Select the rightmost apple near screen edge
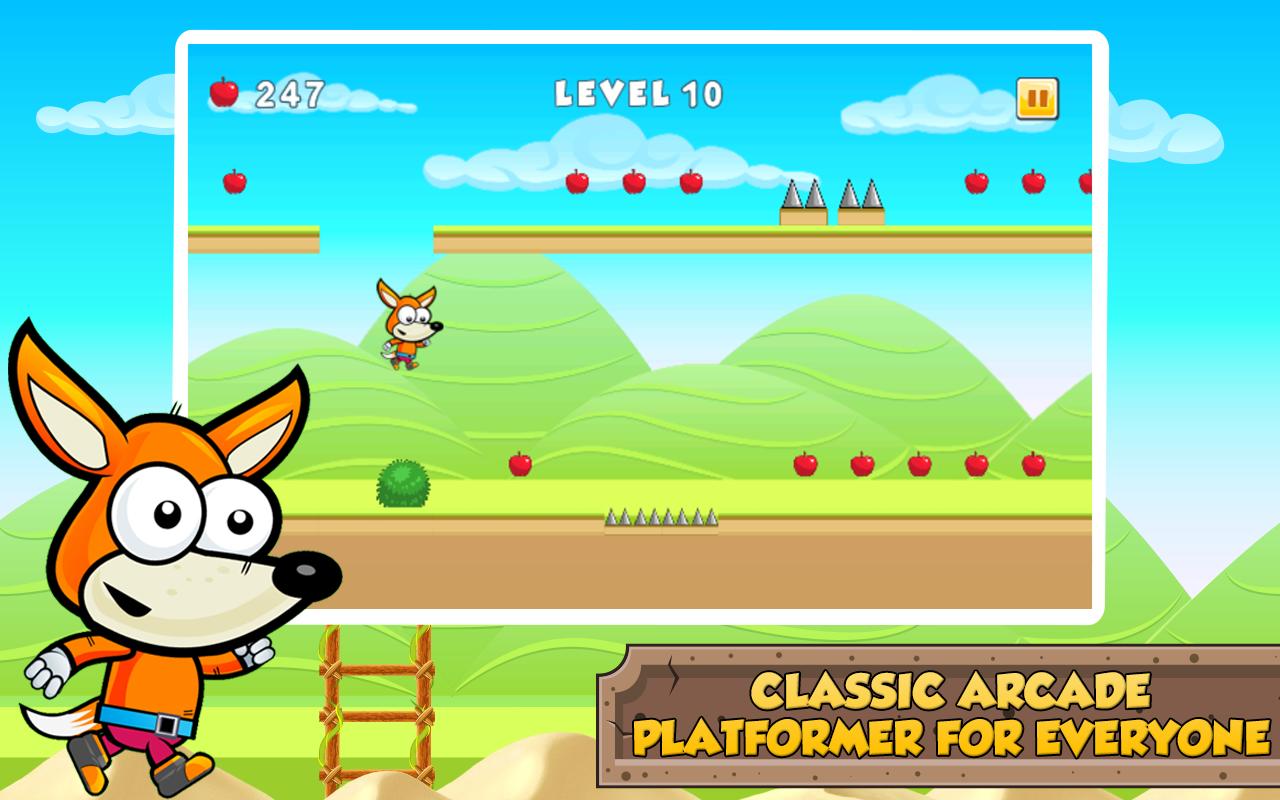 pyautogui.click(x=1085, y=183)
